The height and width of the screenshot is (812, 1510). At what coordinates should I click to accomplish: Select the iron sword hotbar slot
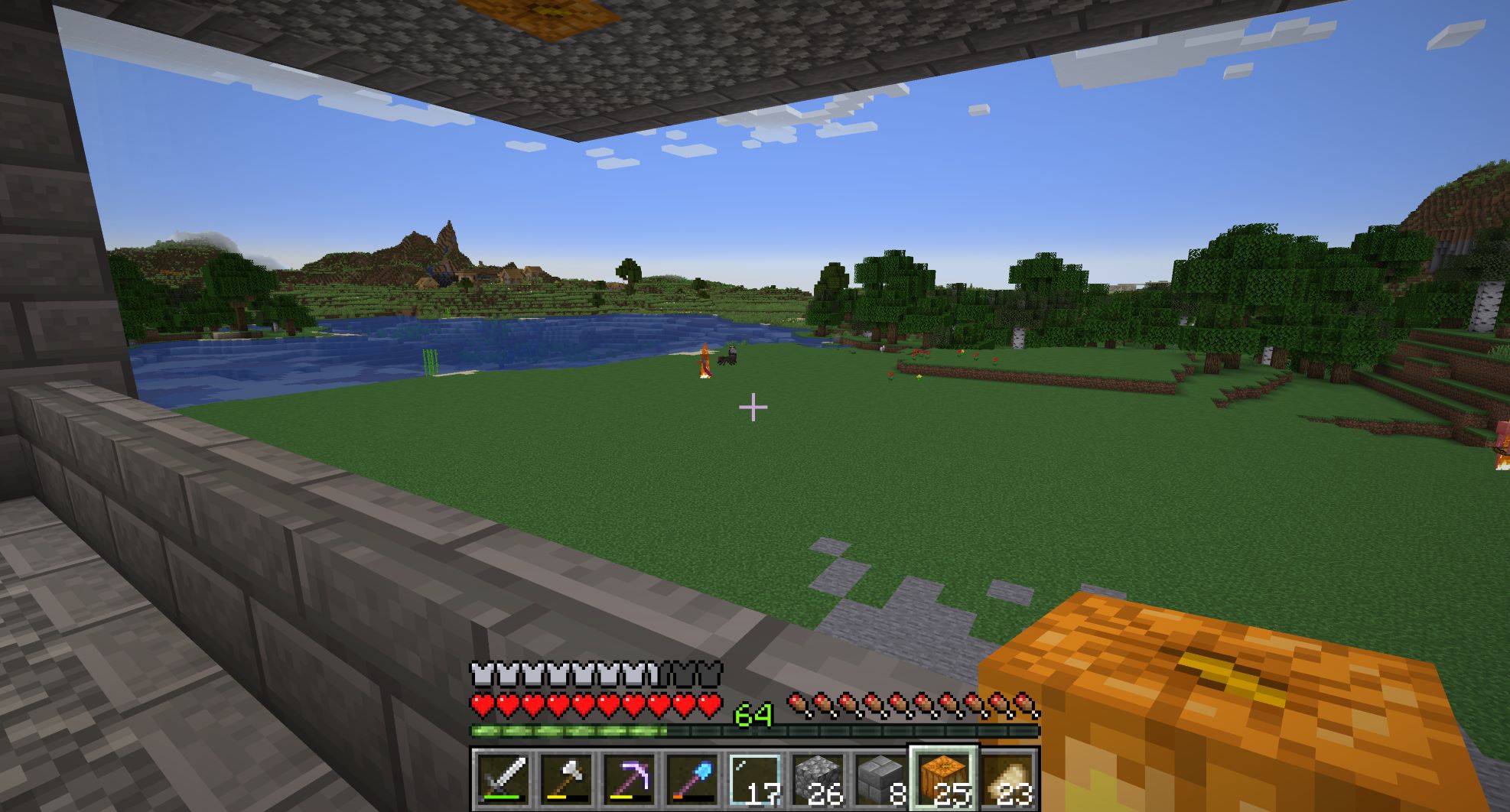(x=503, y=778)
